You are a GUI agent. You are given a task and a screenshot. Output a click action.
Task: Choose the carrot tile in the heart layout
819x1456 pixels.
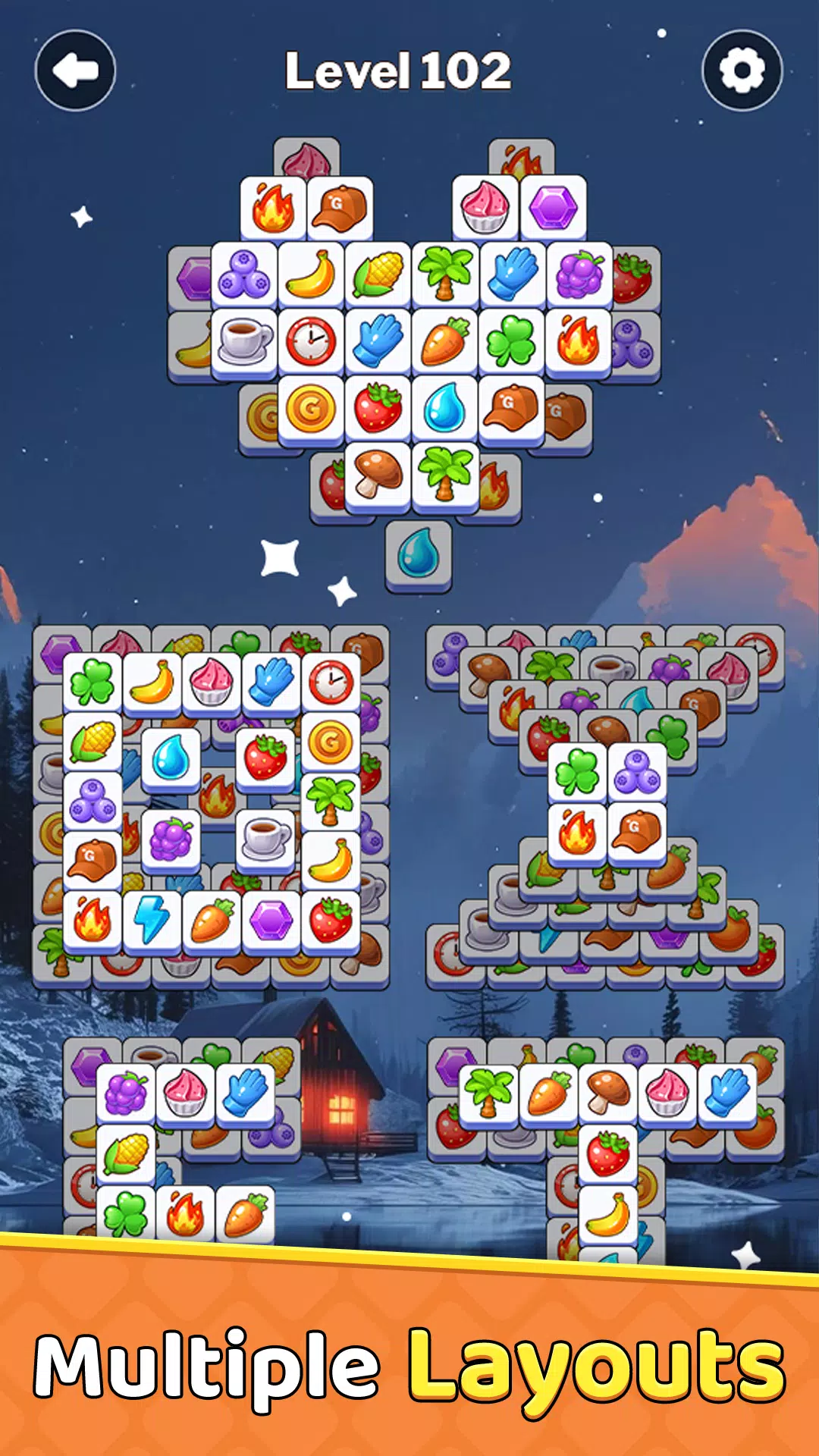pos(445,340)
